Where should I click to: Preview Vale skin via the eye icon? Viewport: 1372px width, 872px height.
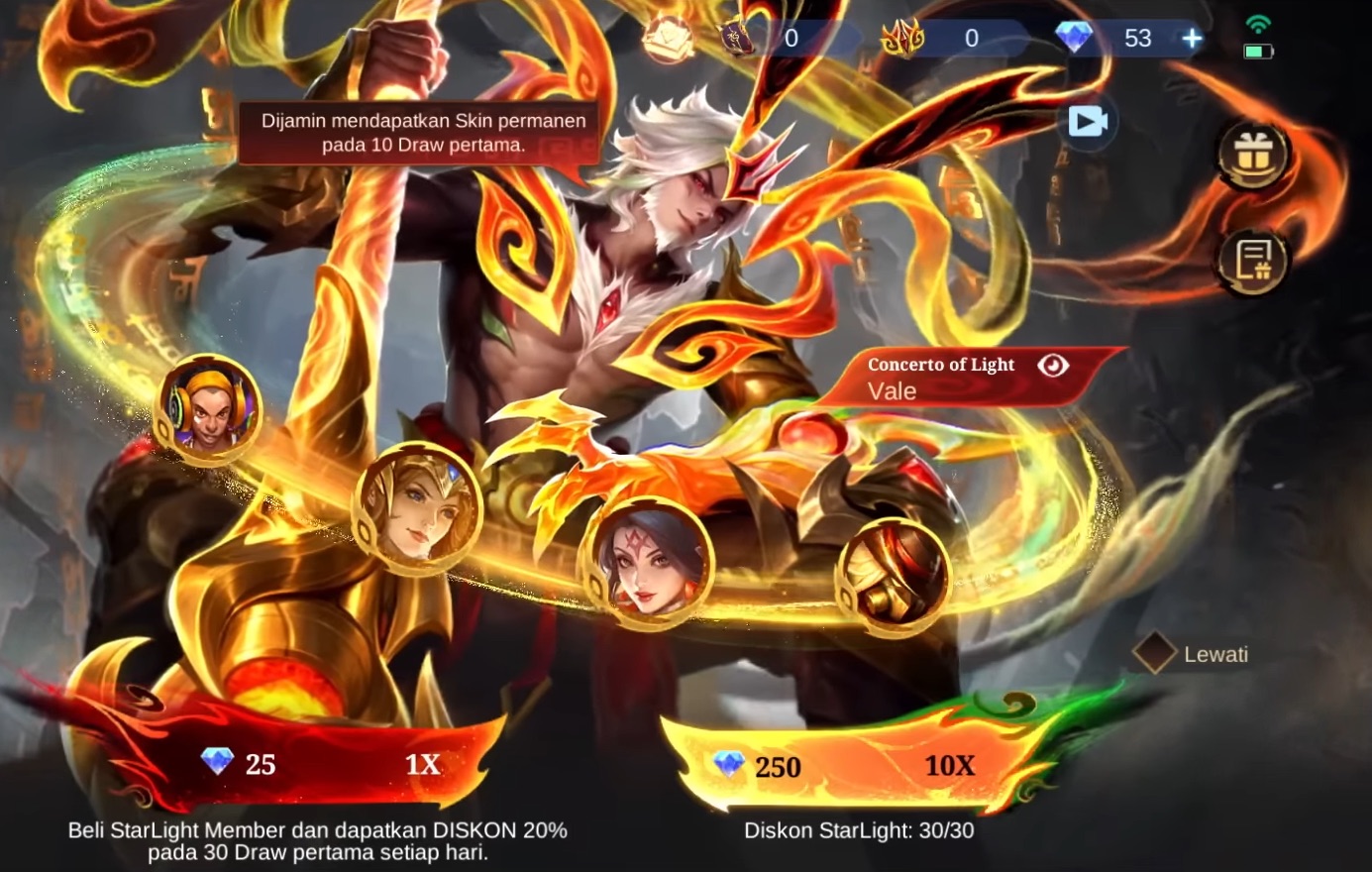(1053, 365)
